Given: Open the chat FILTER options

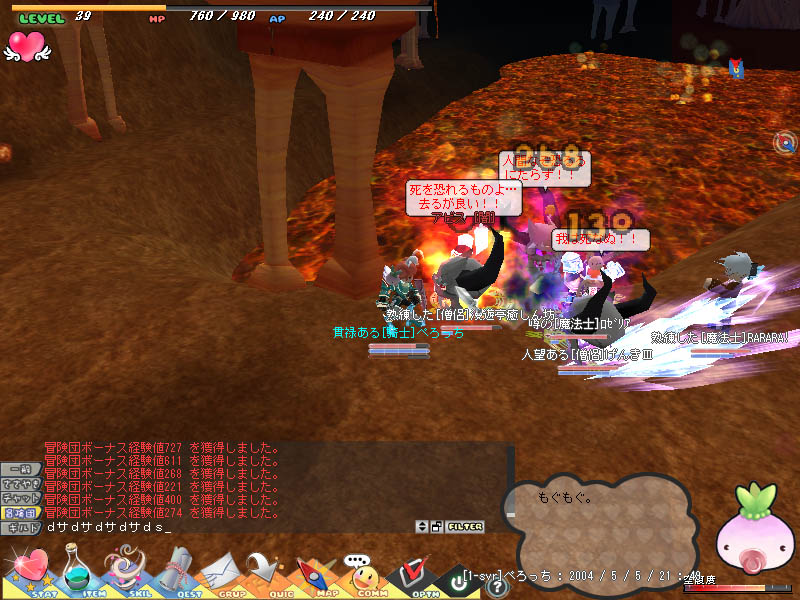Looking at the screenshot, I should 465,526.
